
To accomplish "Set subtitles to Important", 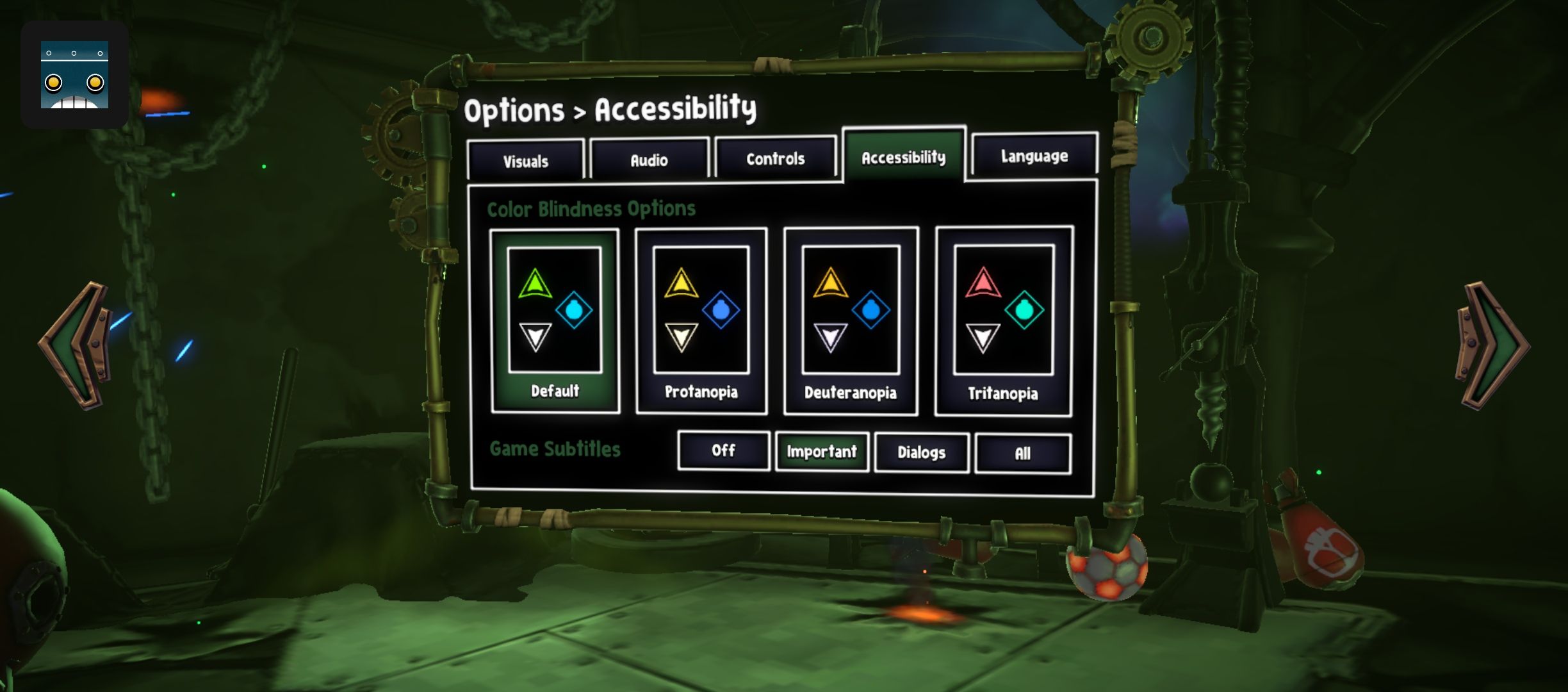I will pyautogui.click(x=822, y=452).
